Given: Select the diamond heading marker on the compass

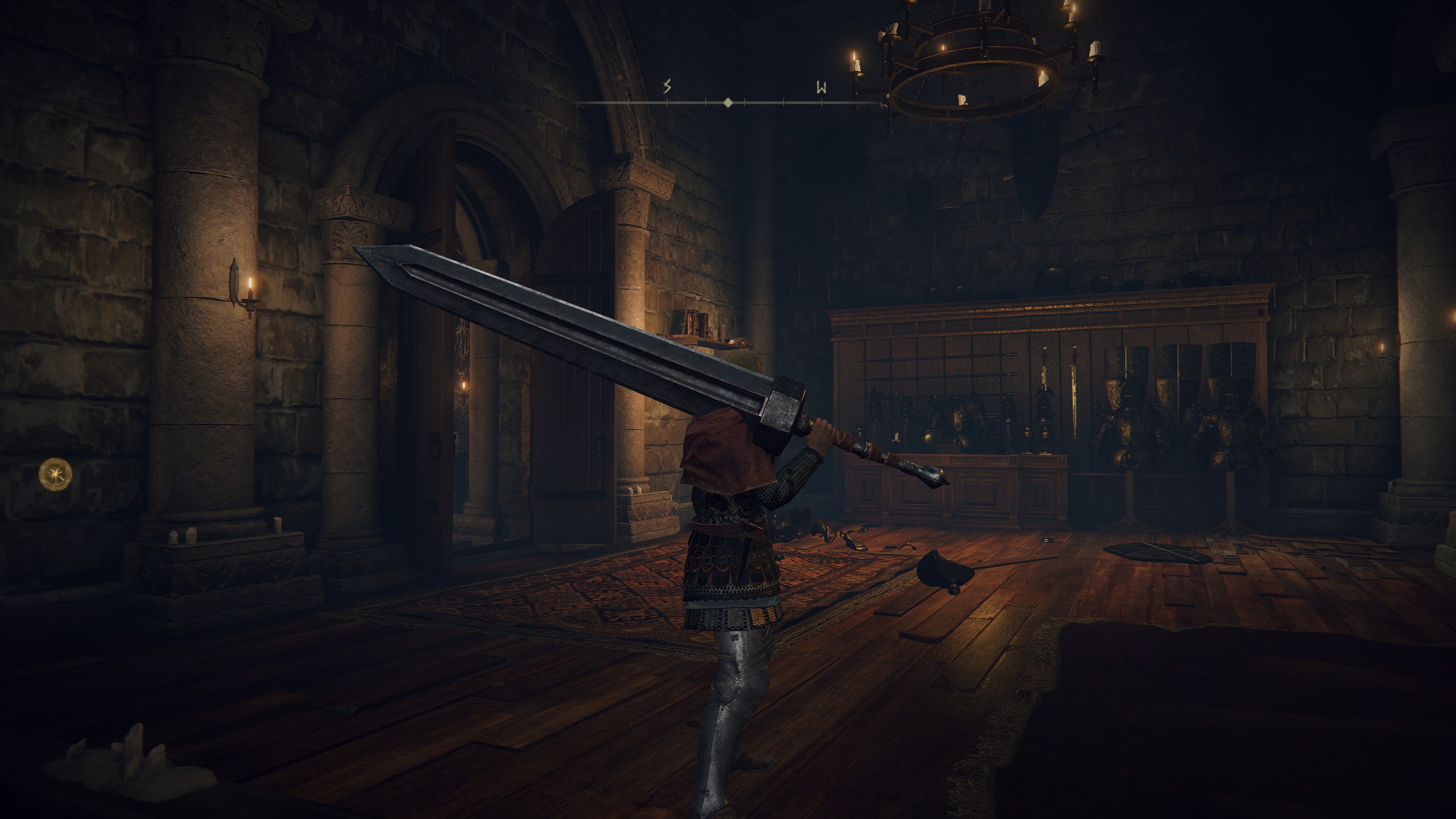Looking at the screenshot, I should point(727,103).
